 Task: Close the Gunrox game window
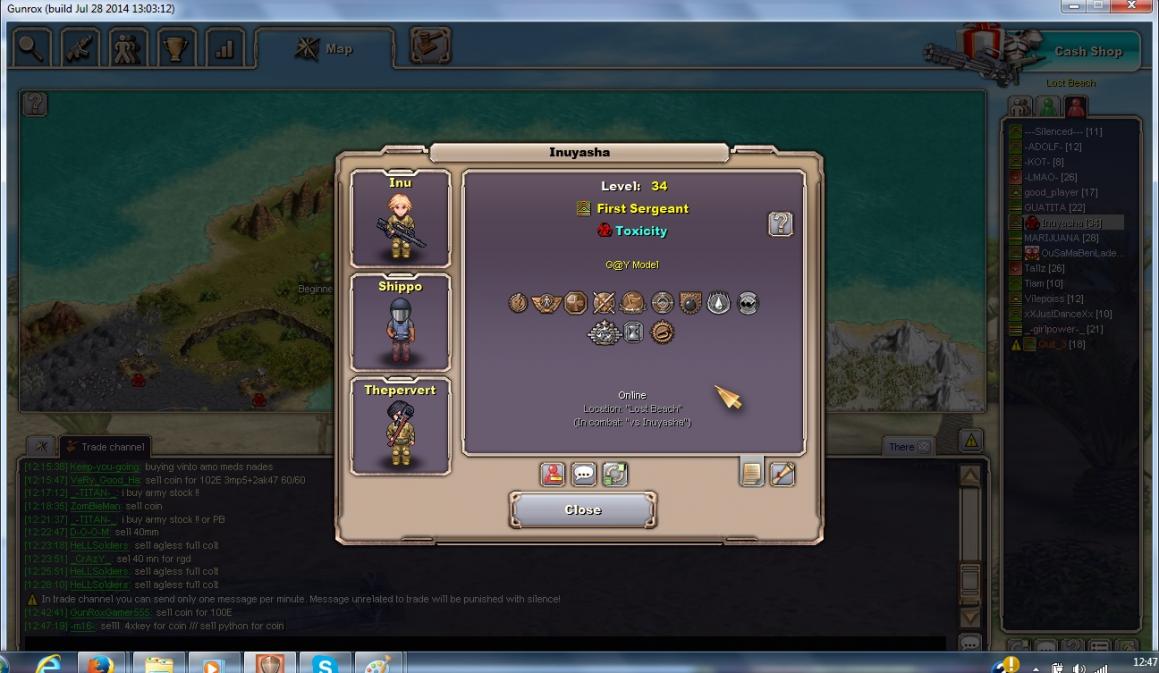coord(1131,8)
